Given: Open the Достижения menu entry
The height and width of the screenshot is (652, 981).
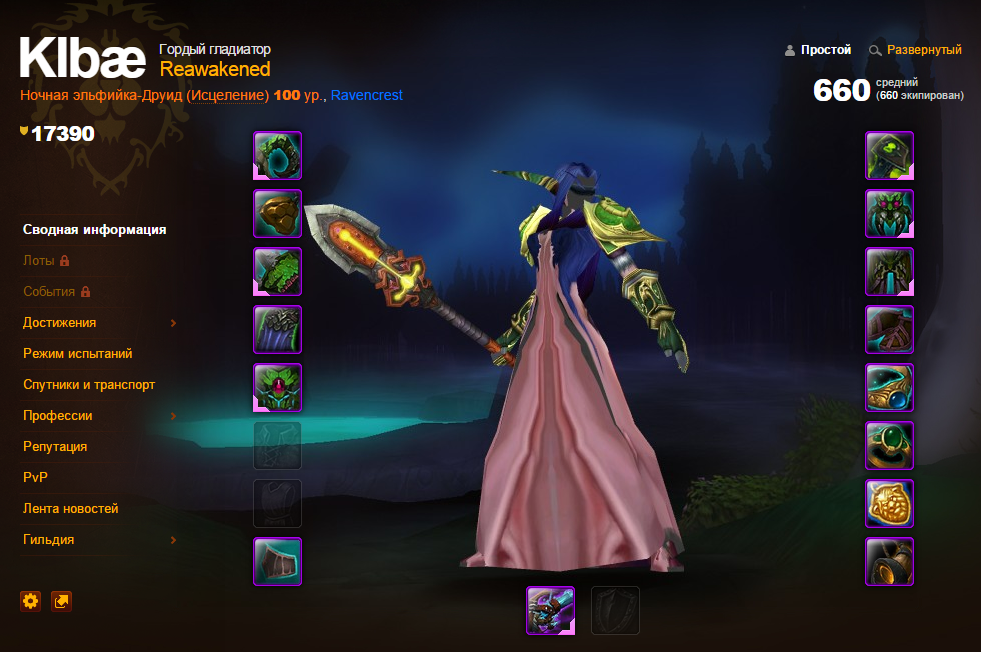Looking at the screenshot, I should pyautogui.click(x=60, y=323).
